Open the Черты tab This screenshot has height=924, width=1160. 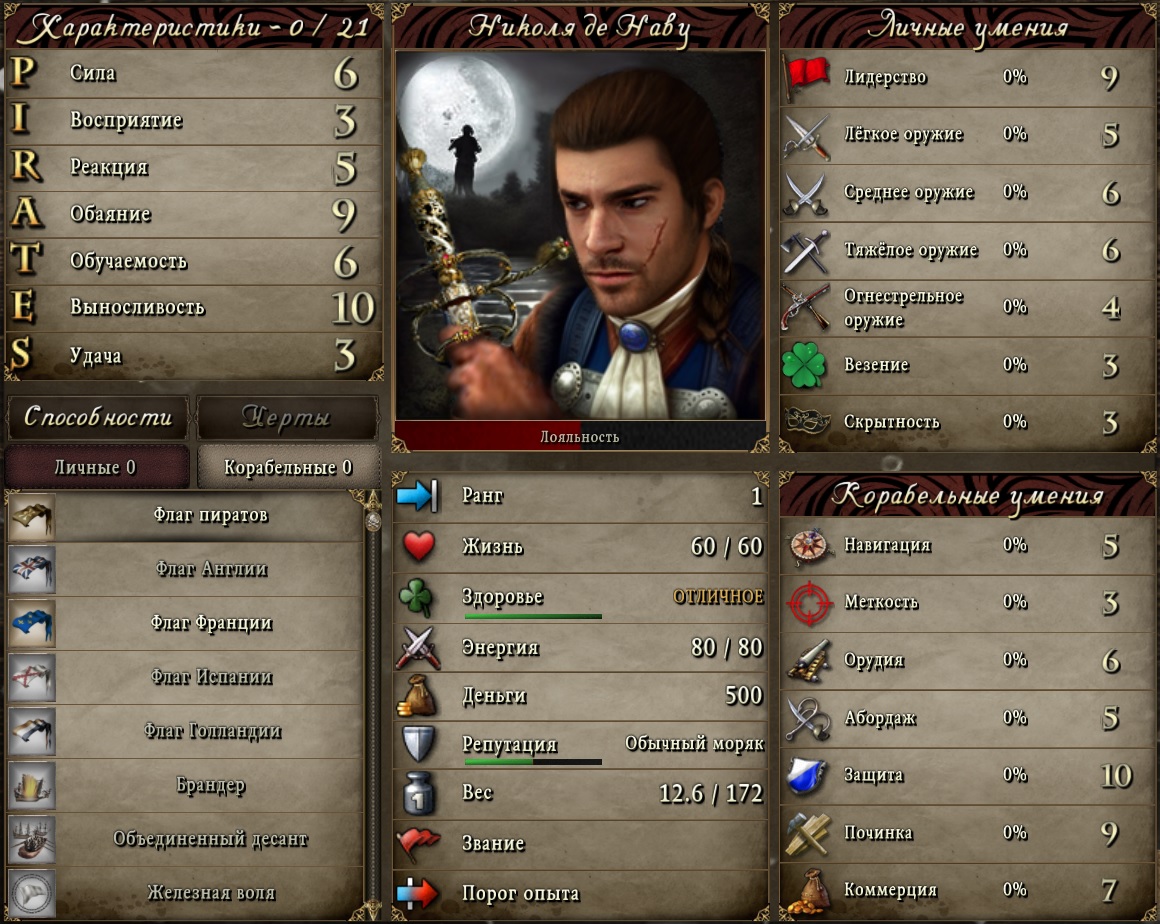pyautogui.click(x=287, y=417)
